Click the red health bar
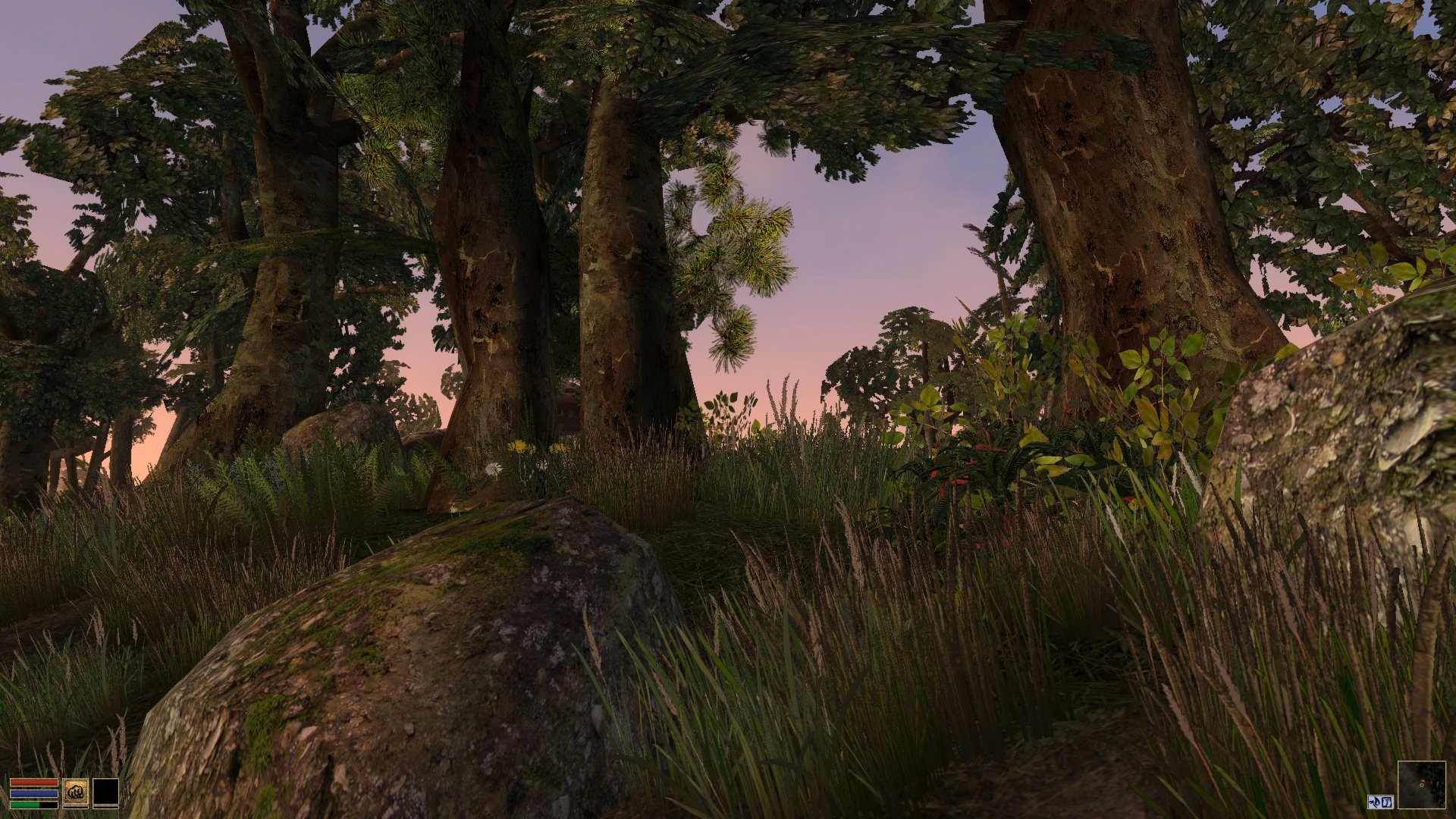Image resolution: width=1456 pixels, height=819 pixels. pos(34,782)
